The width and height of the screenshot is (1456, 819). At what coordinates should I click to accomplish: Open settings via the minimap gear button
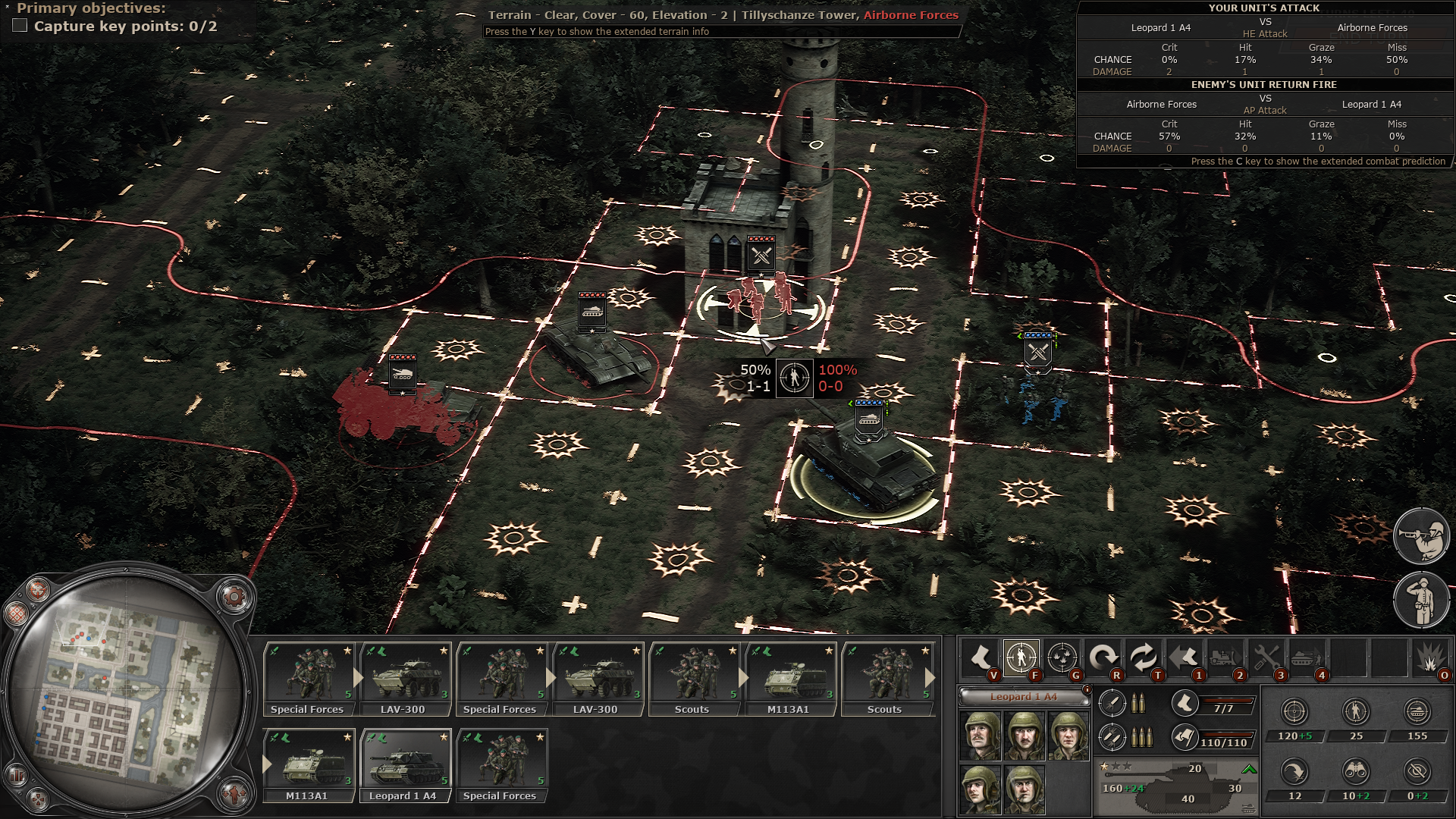click(234, 597)
